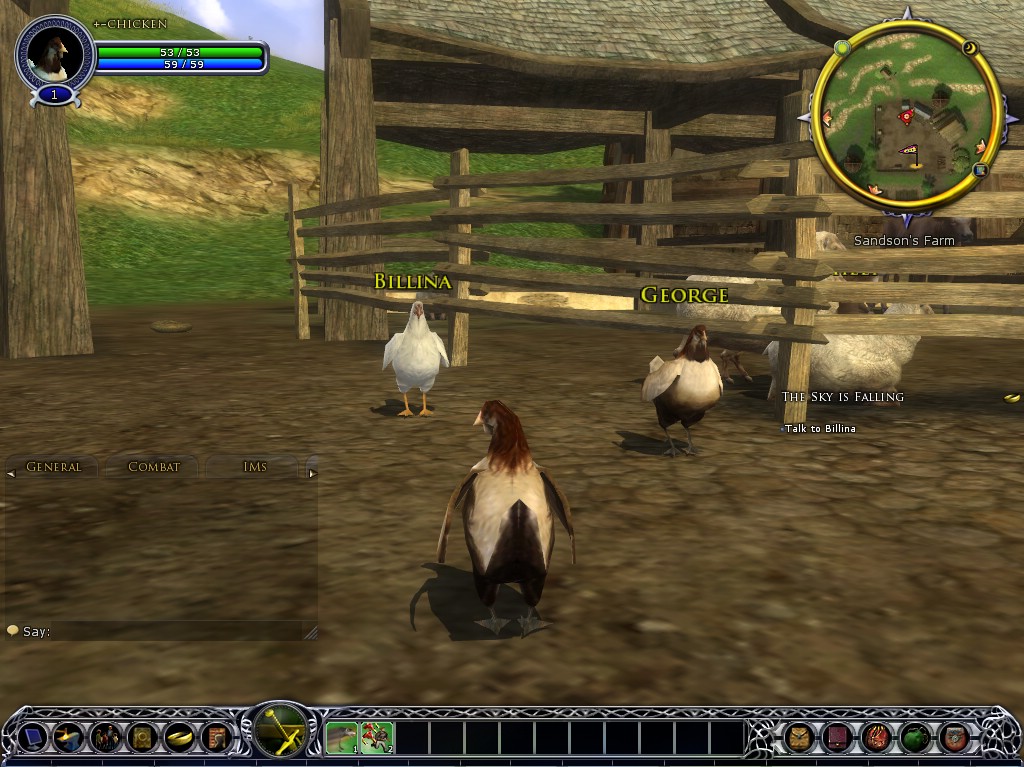Switch to the General chat tab
This screenshot has height=767, width=1024.
pos(54,467)
